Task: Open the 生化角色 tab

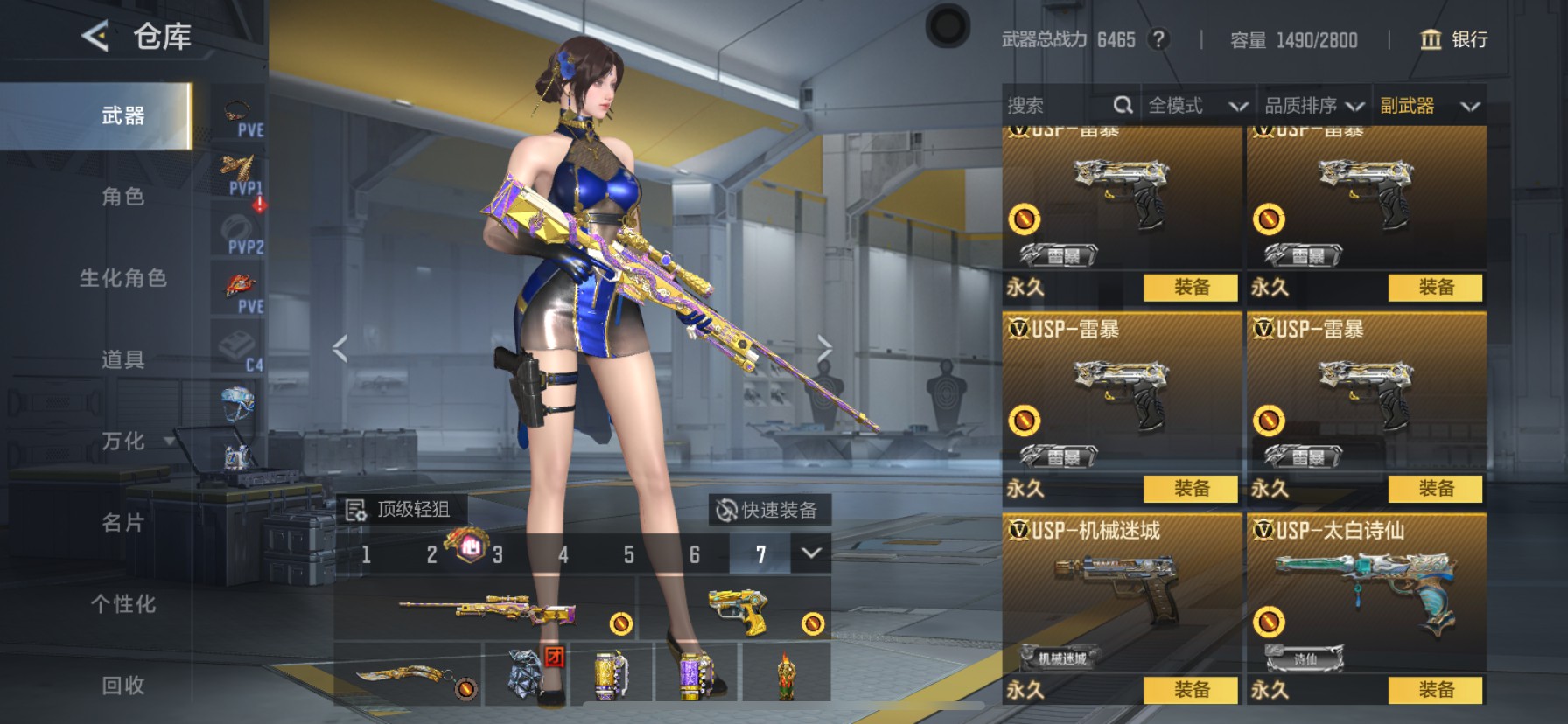Action: click(122, 278)
